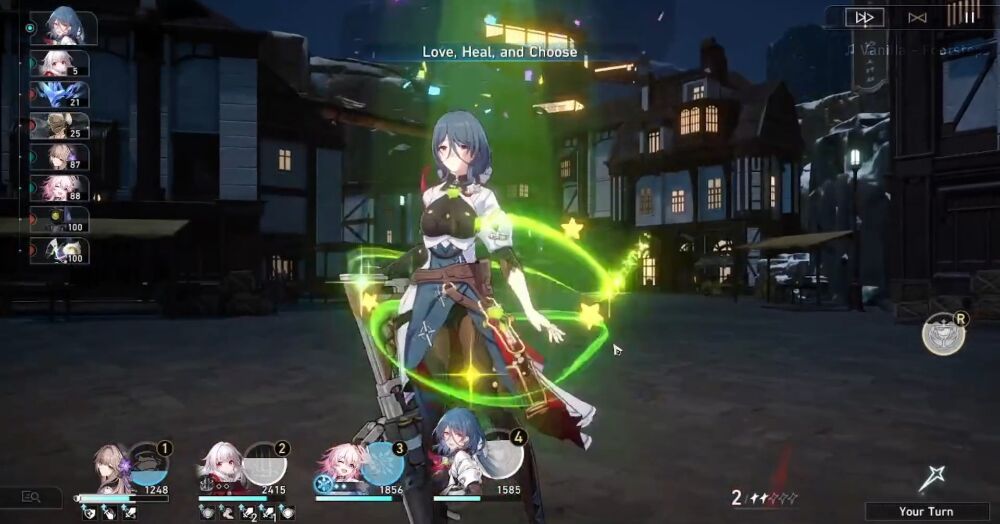This screenshot has width=1000, height=524.
Task: Trigger the white-haired character's ultimate
Action: (x=264, y=464)
